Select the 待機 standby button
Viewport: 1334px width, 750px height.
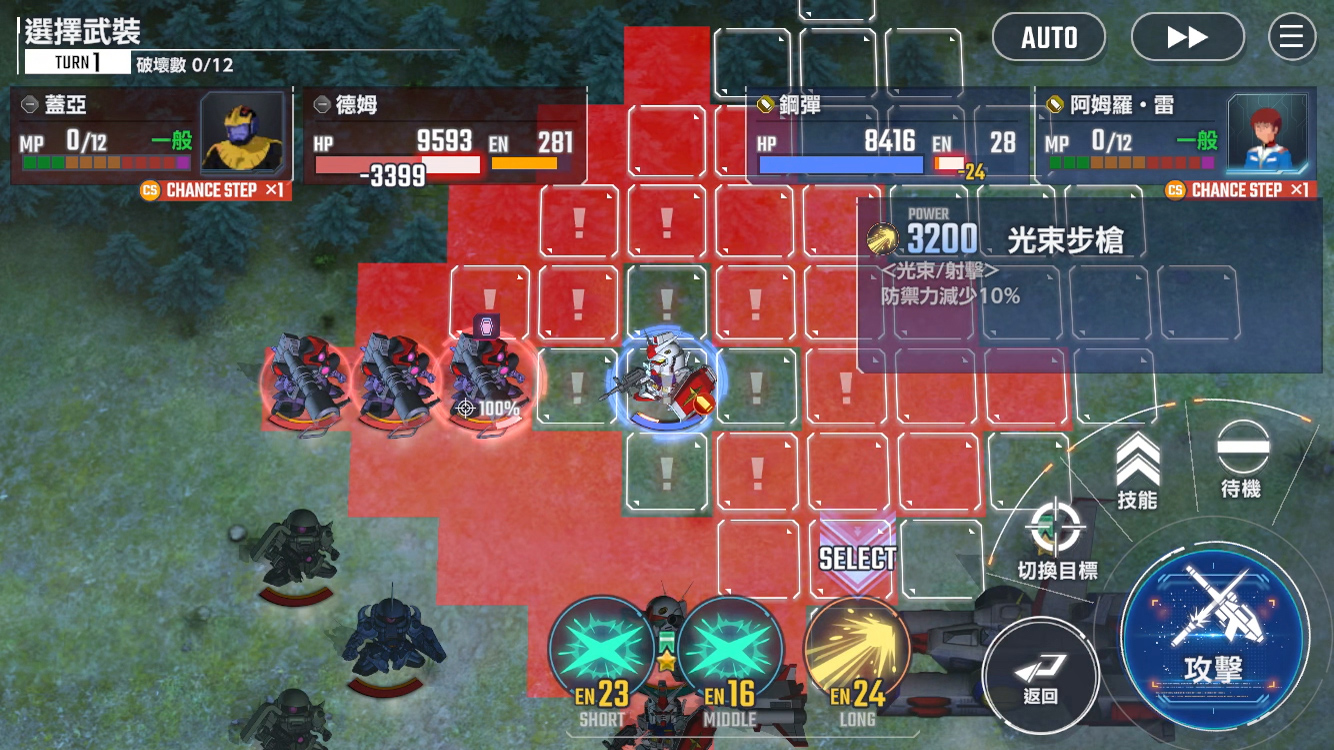[1242, 458]
